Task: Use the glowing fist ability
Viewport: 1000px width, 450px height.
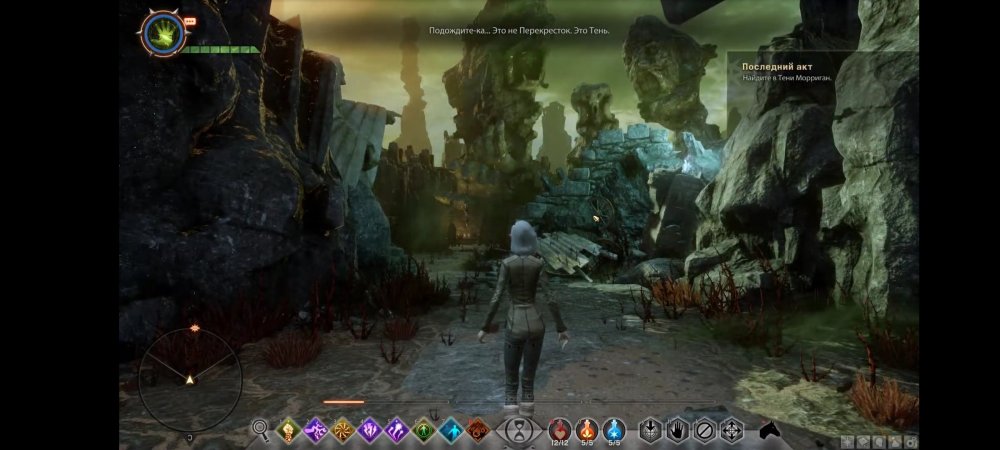Action: click(x=288, y=430)
